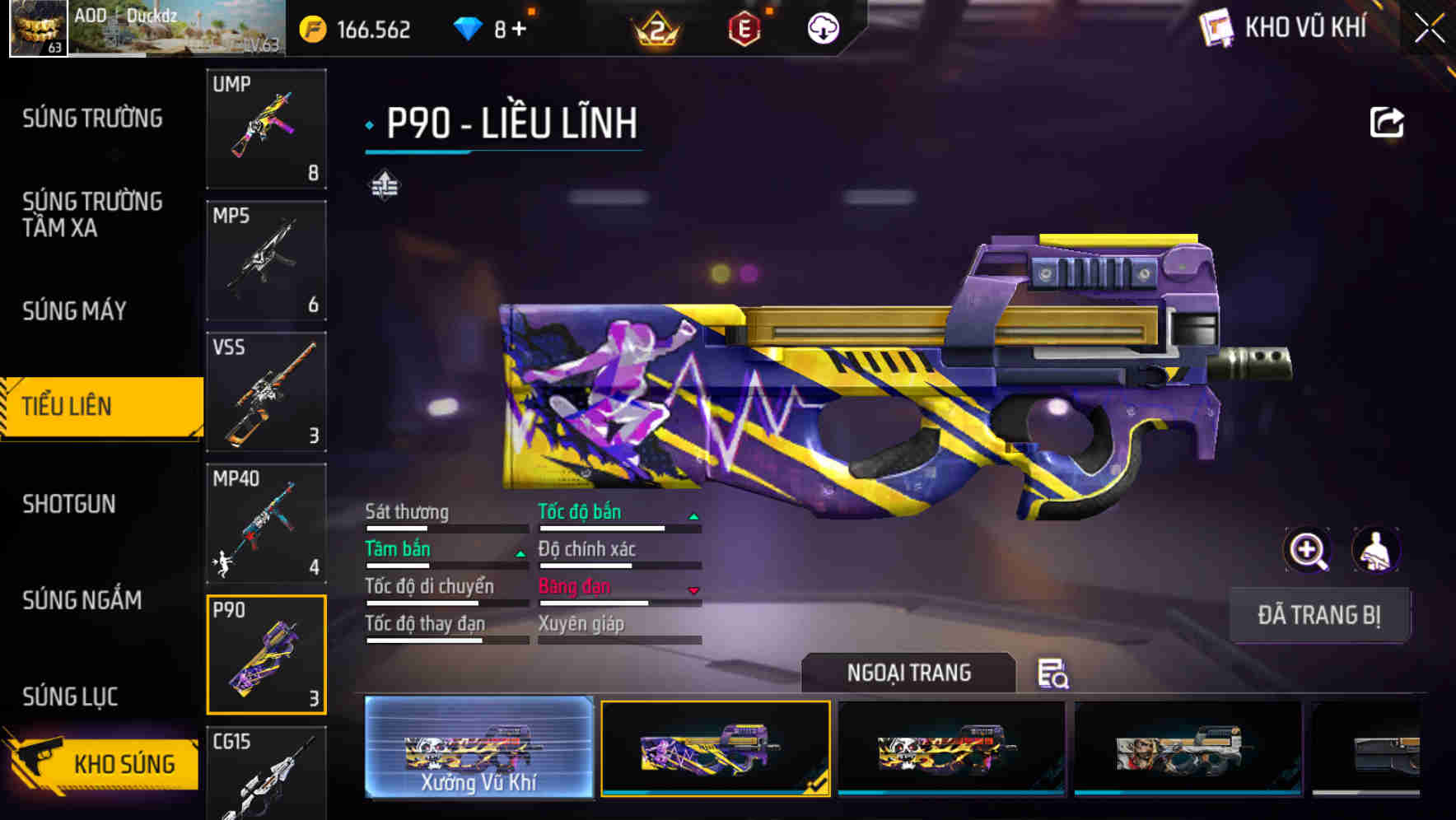The image size is (1456, 820).
Task: Click the share icon near the weapon name
Action: (x=1388, y=121)
